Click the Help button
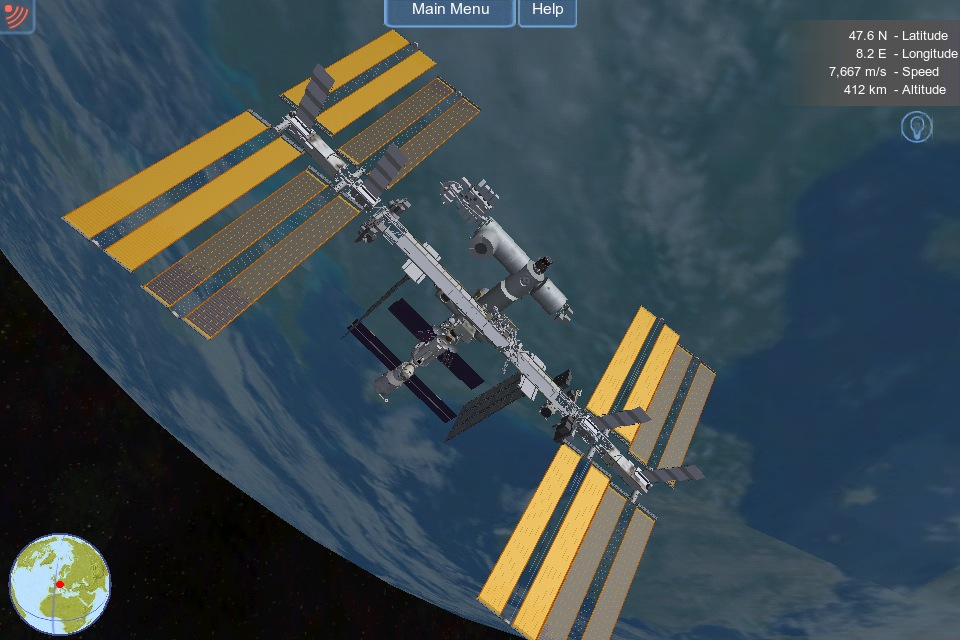The image size is (960, 640). click(x=547, y=10)
